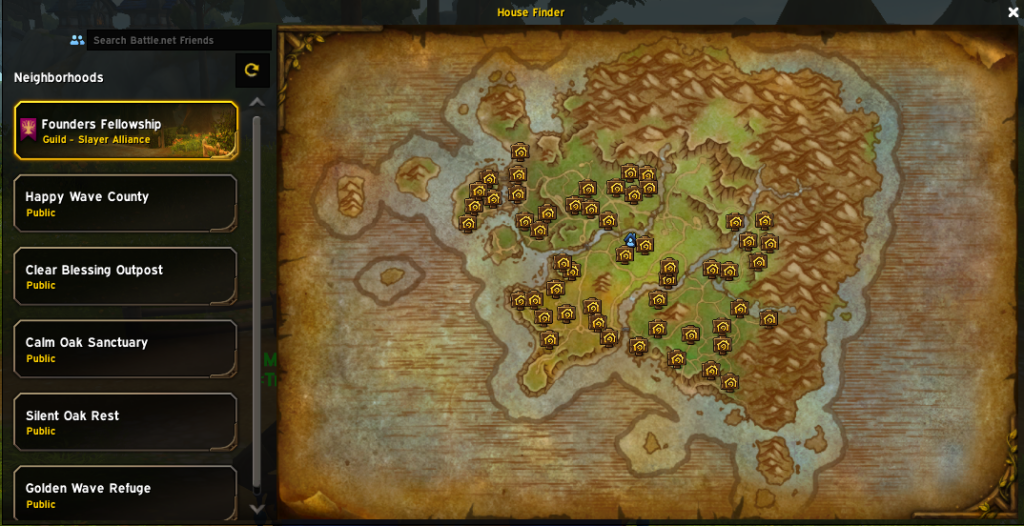The image size is (1024, 526).
Task: Choose the Happy Wave County neighborhood
Action: click(126, 204)
